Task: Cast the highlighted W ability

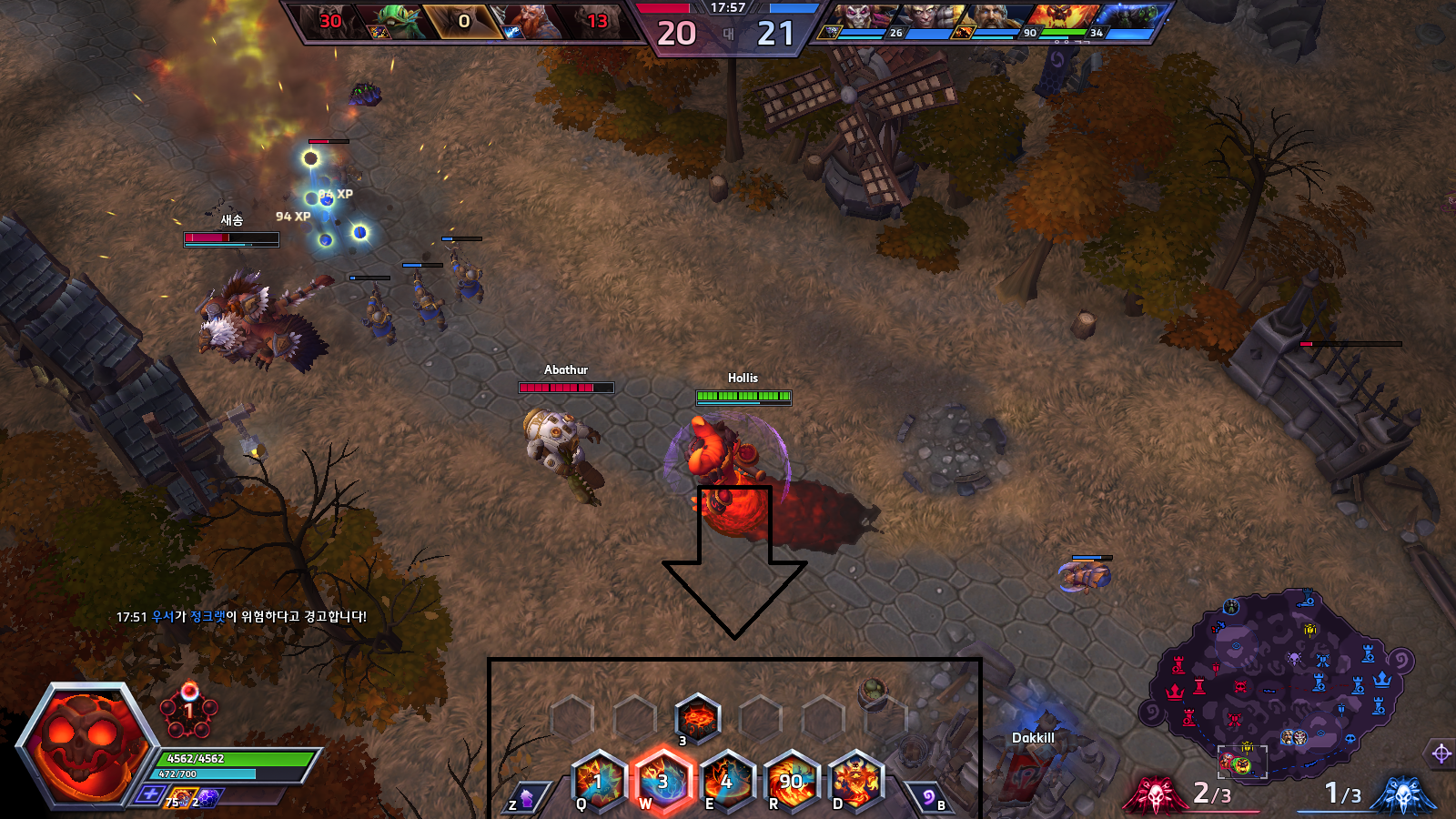Action: (662, 780)
